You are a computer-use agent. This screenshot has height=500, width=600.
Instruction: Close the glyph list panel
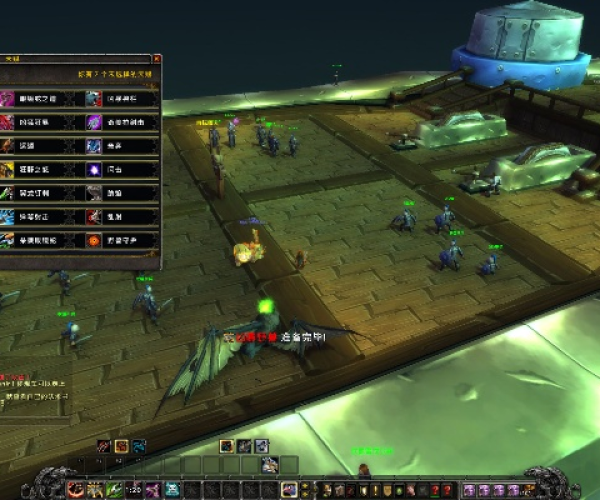156,58
